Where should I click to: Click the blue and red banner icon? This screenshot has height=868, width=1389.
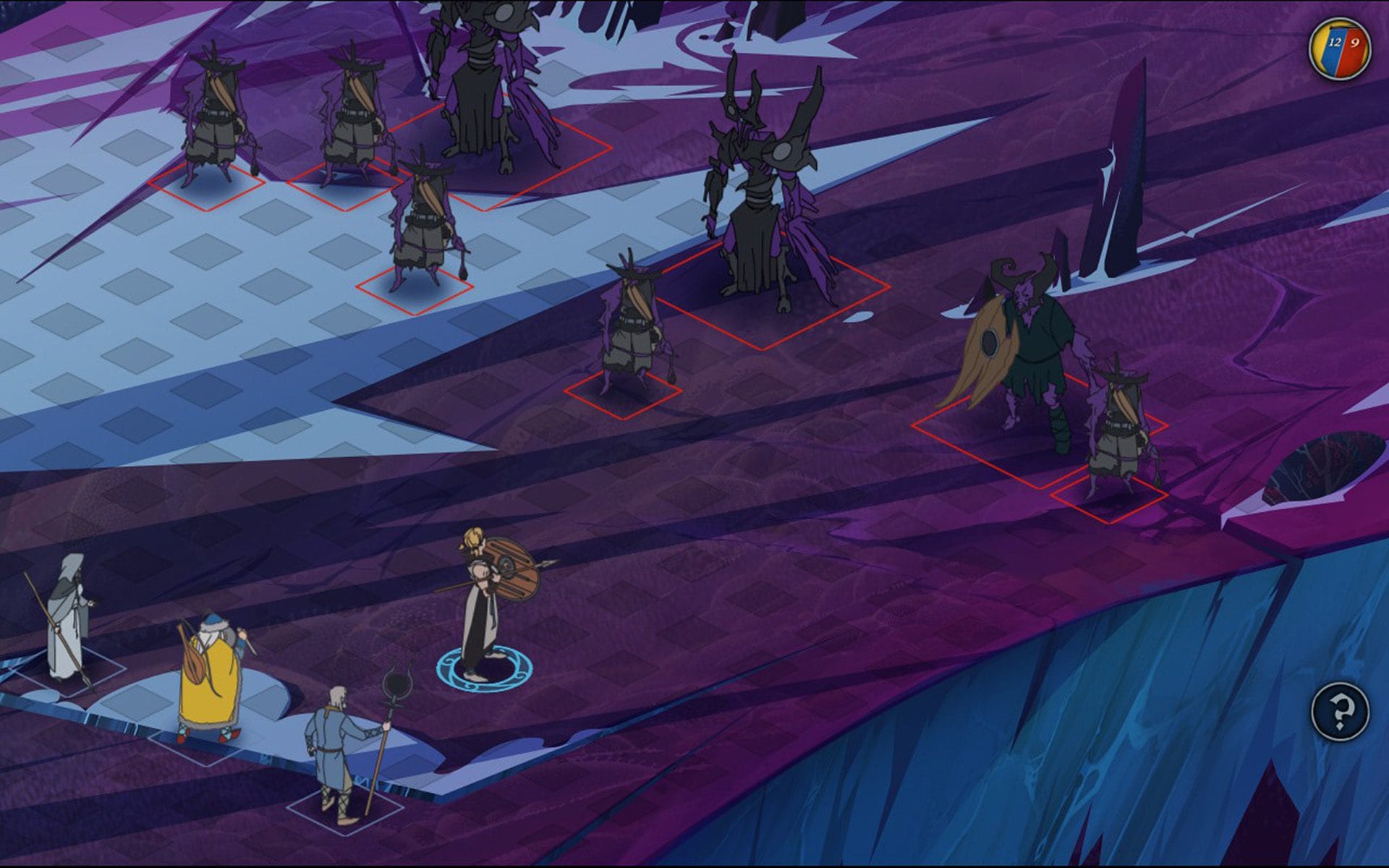tap(1340, 48)
